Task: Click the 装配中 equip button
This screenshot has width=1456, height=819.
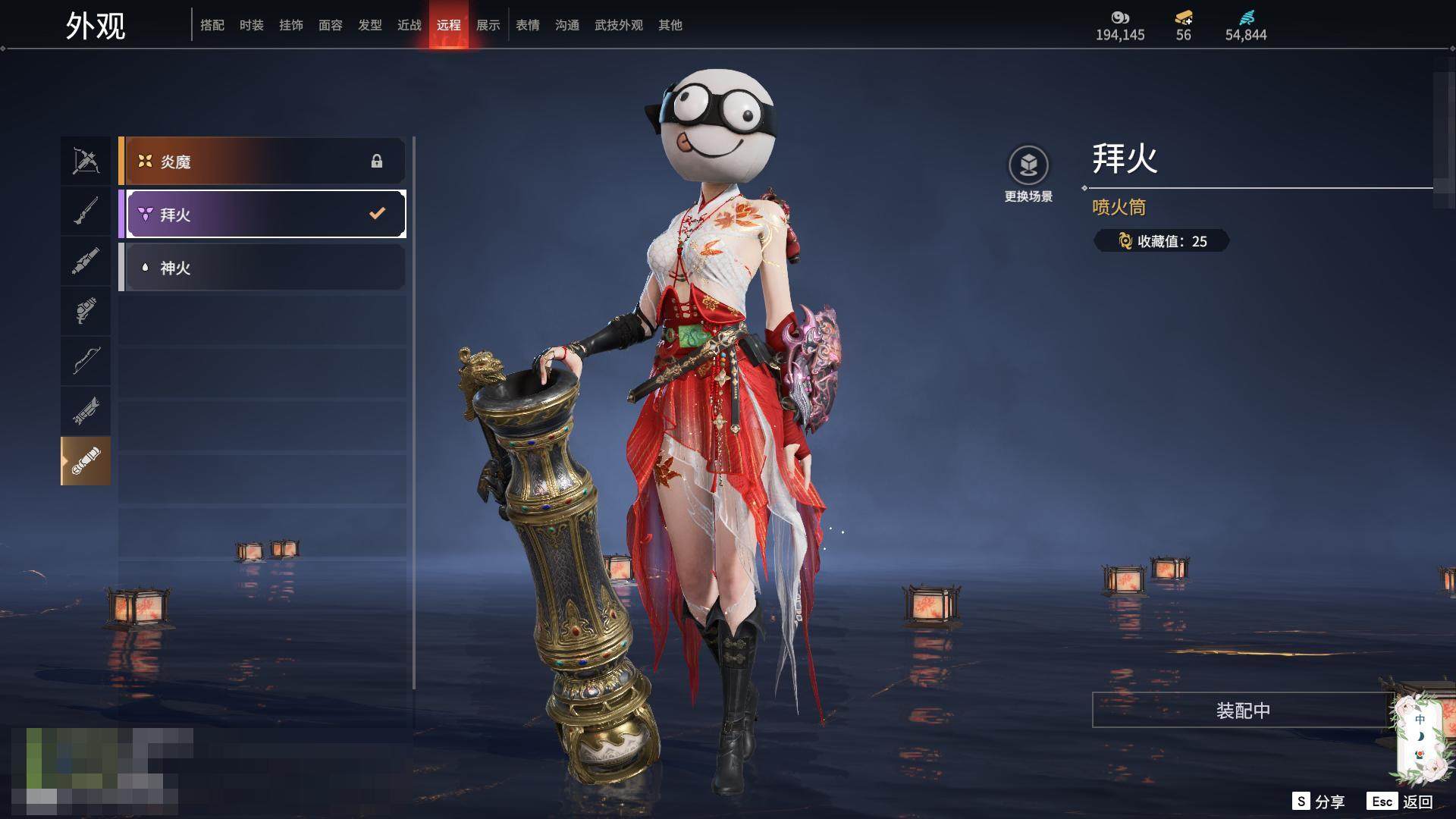Action: click(x=1243, y=711)
